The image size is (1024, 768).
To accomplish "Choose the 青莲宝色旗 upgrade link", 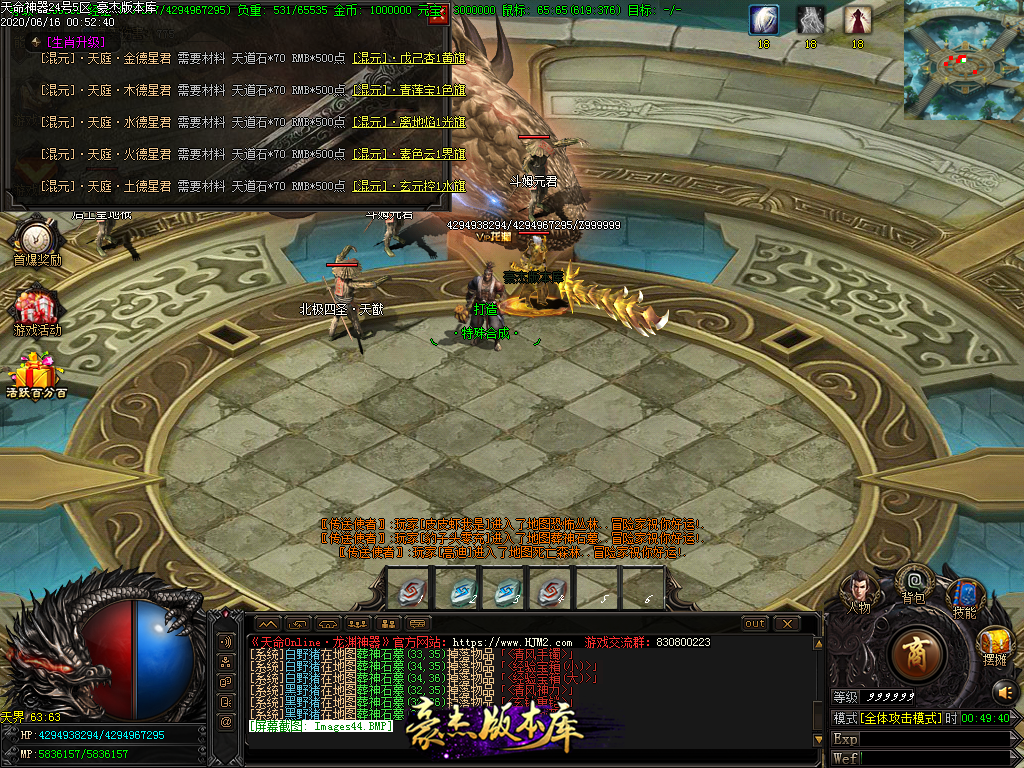I will [409, 90].
